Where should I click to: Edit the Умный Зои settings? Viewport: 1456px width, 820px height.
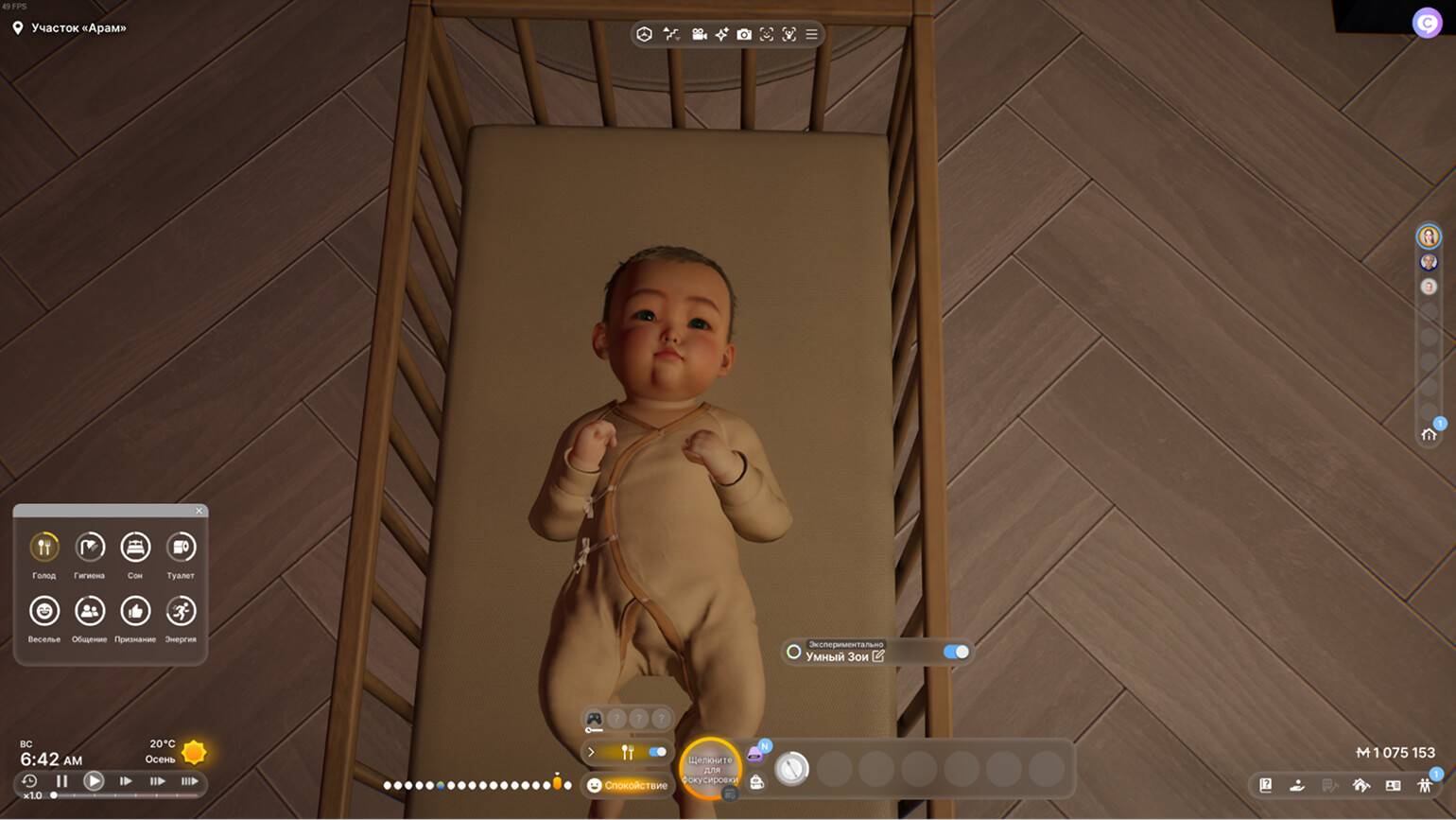point(878,655)
